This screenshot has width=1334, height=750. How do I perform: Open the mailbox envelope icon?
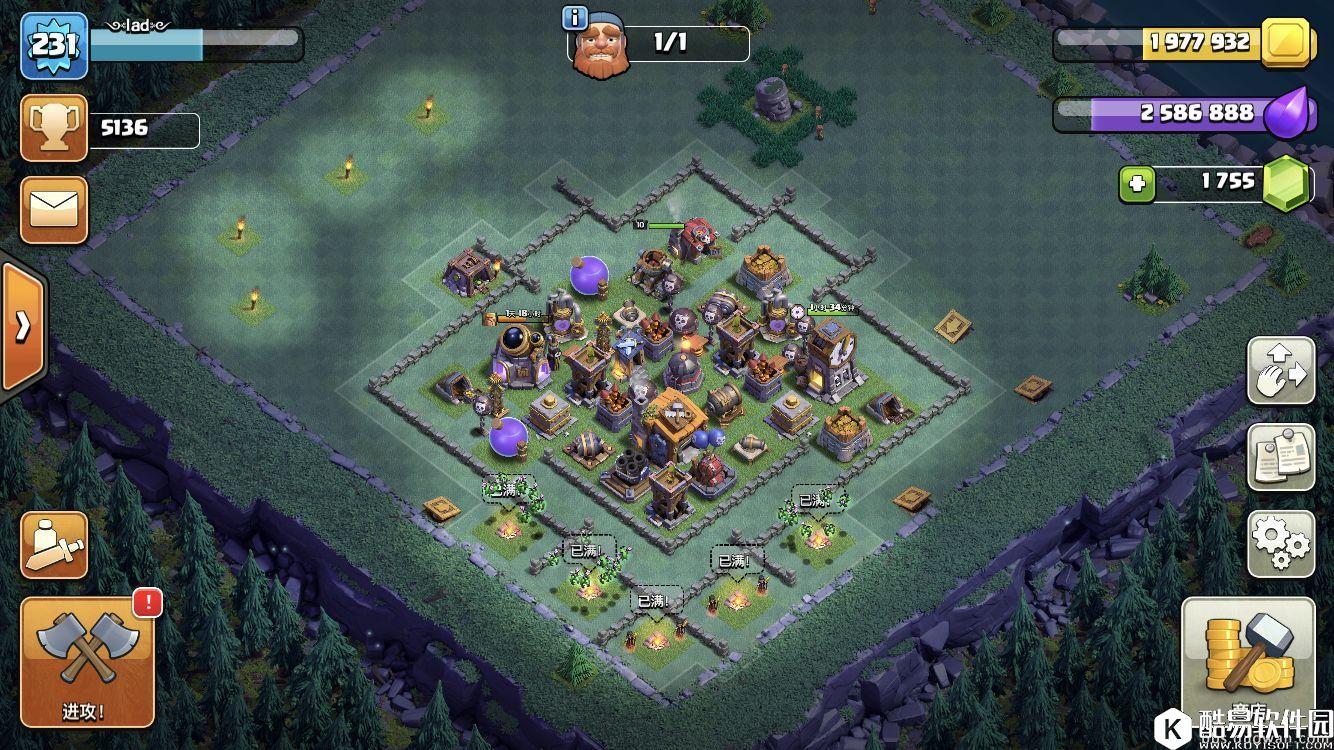click(54, 210)
